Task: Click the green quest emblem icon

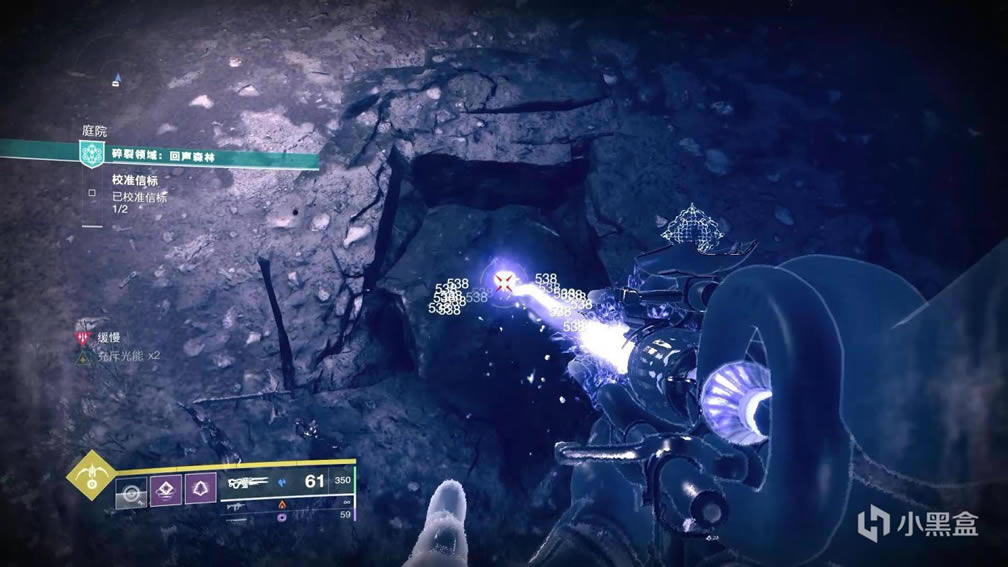Action: point(93,156)
